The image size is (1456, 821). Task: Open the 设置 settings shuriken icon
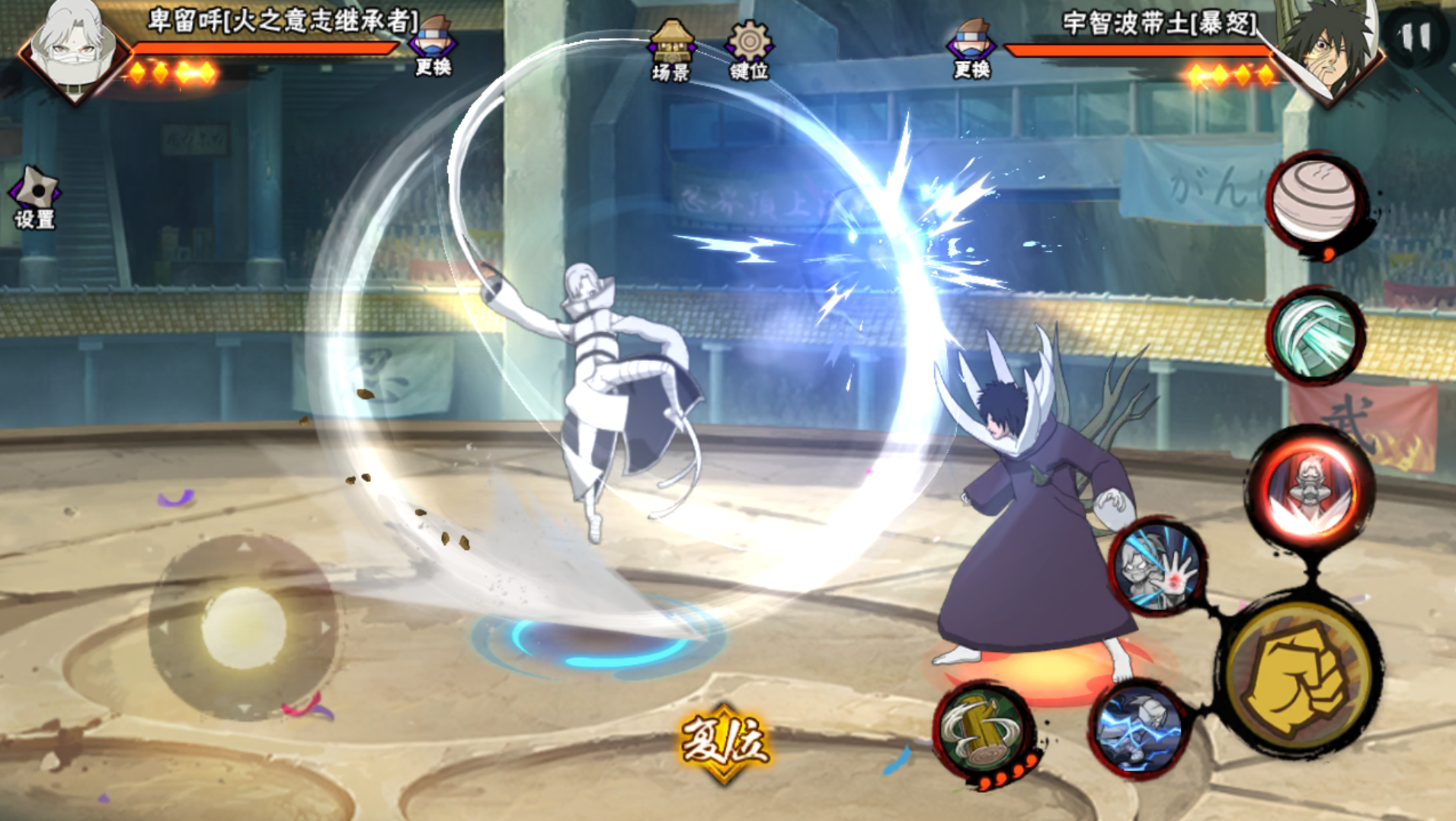34,197
